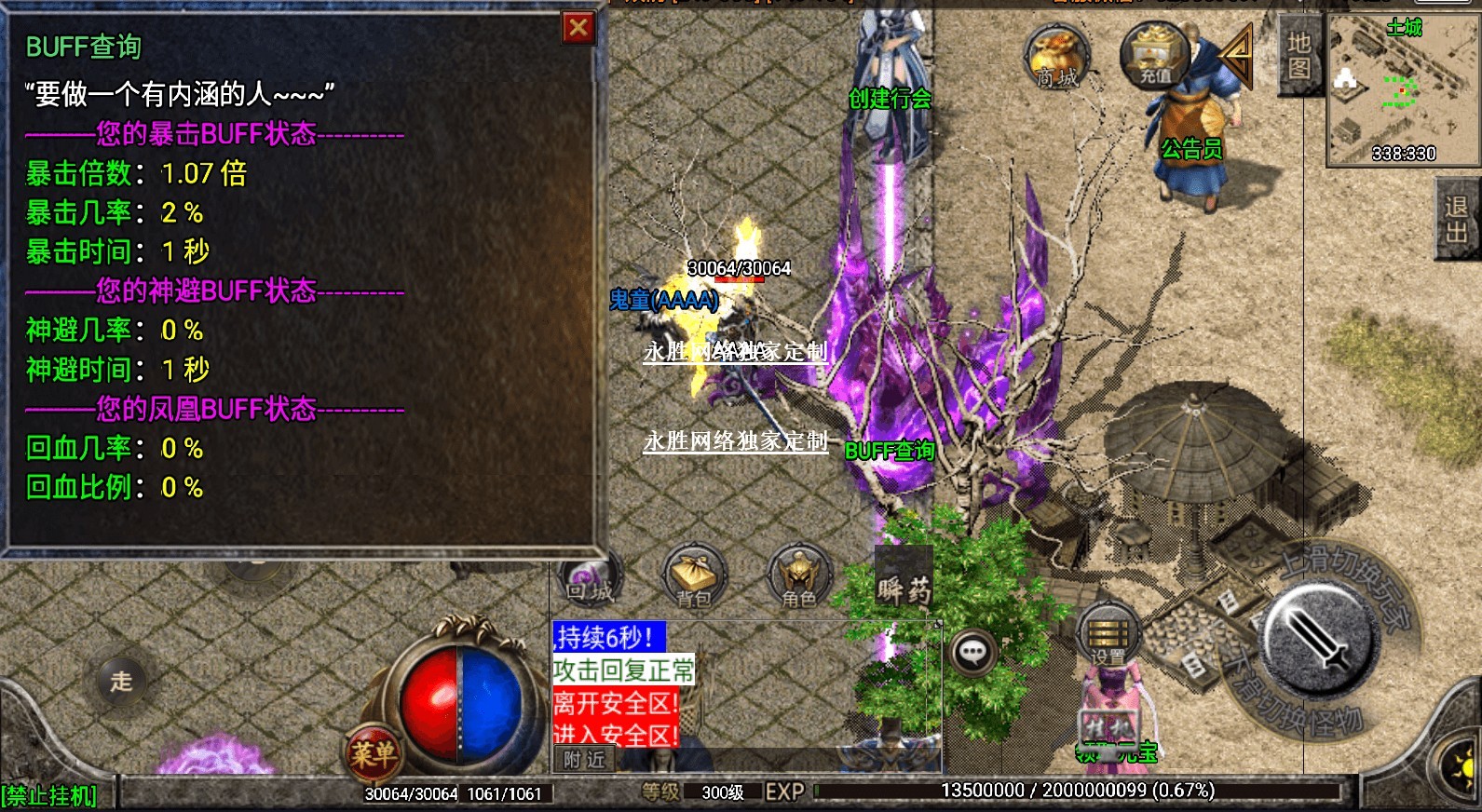Open the chat speech-bubble button
This screenshot has width=1482, height=812.
point(973,652)
